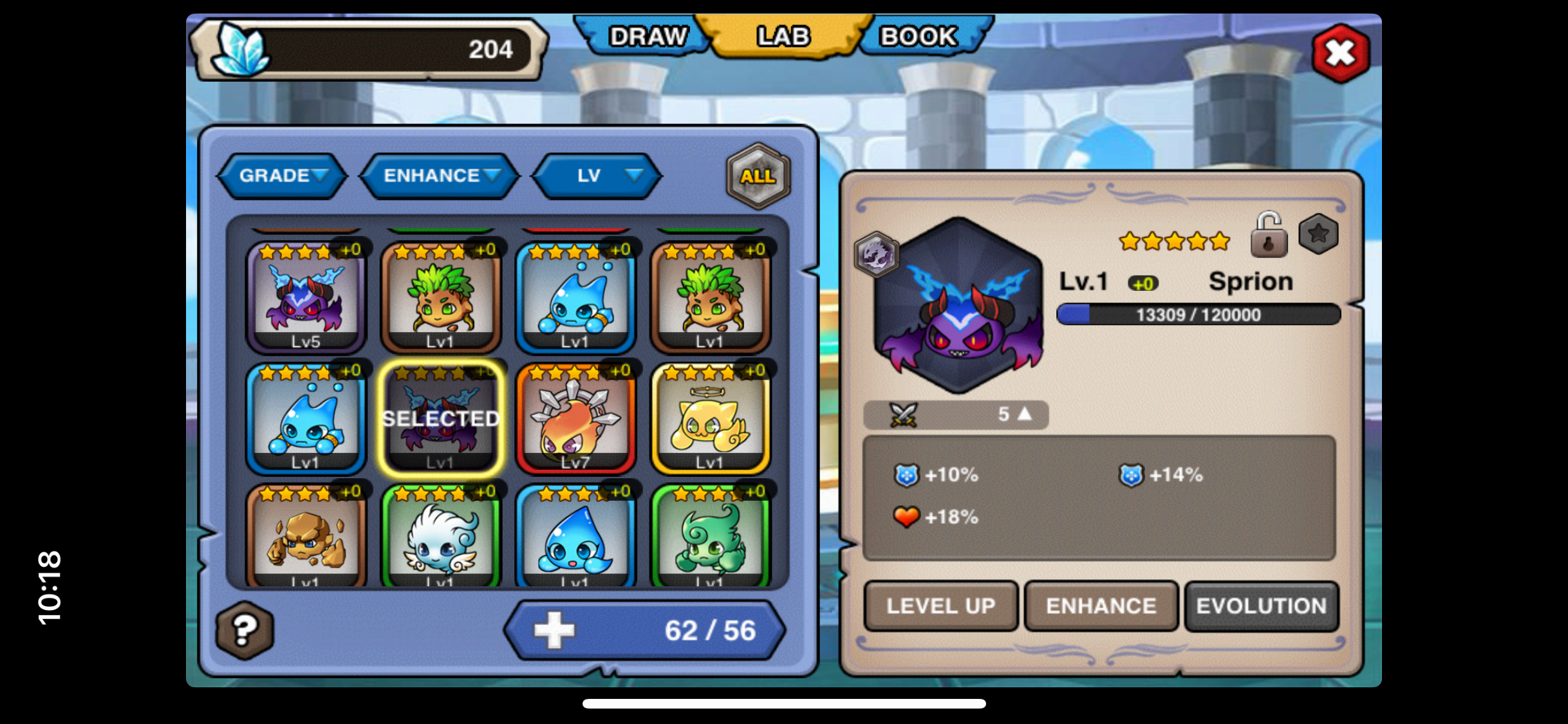Choose the white winged cloud monster

441,537
